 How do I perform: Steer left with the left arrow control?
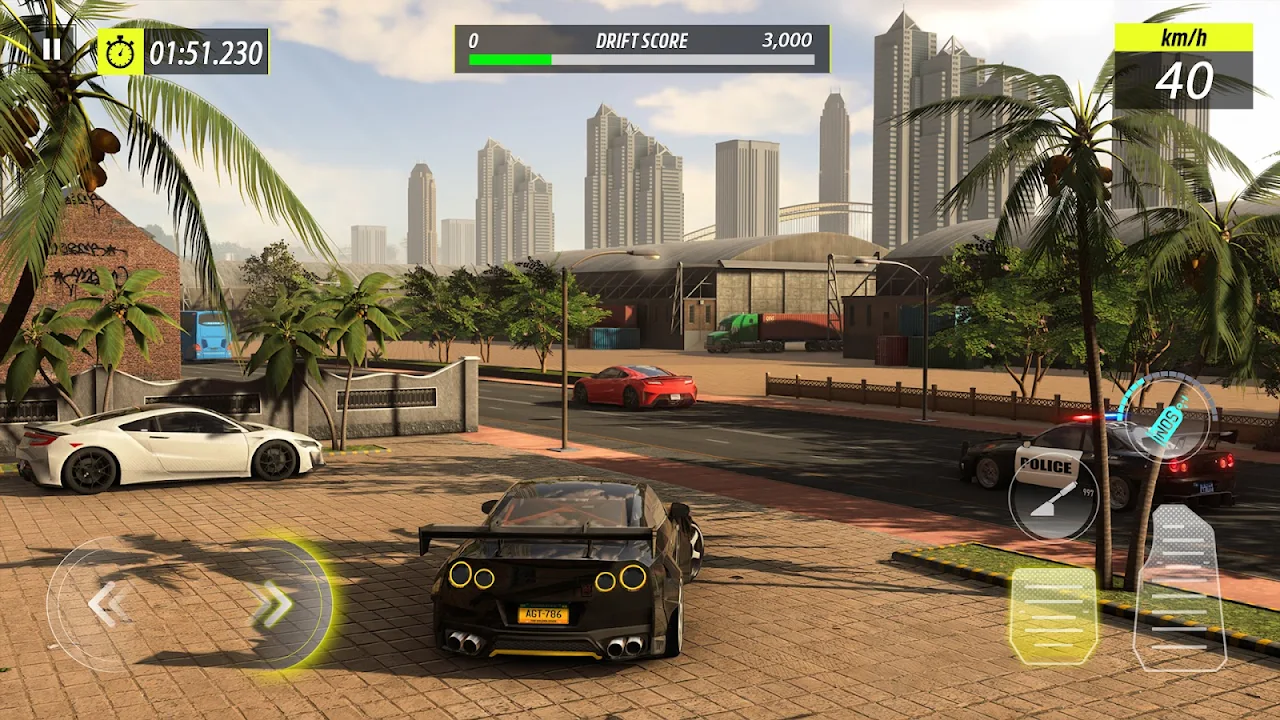pos(108,604)
